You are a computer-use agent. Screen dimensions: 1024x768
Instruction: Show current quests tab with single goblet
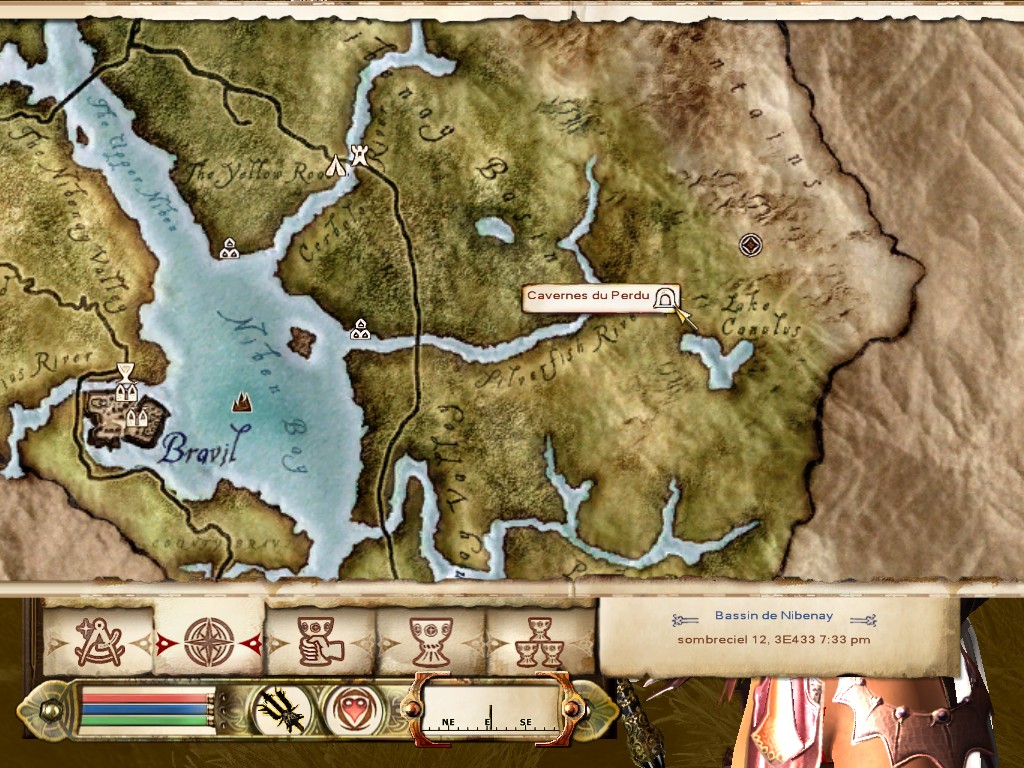[x=431, y=641]
